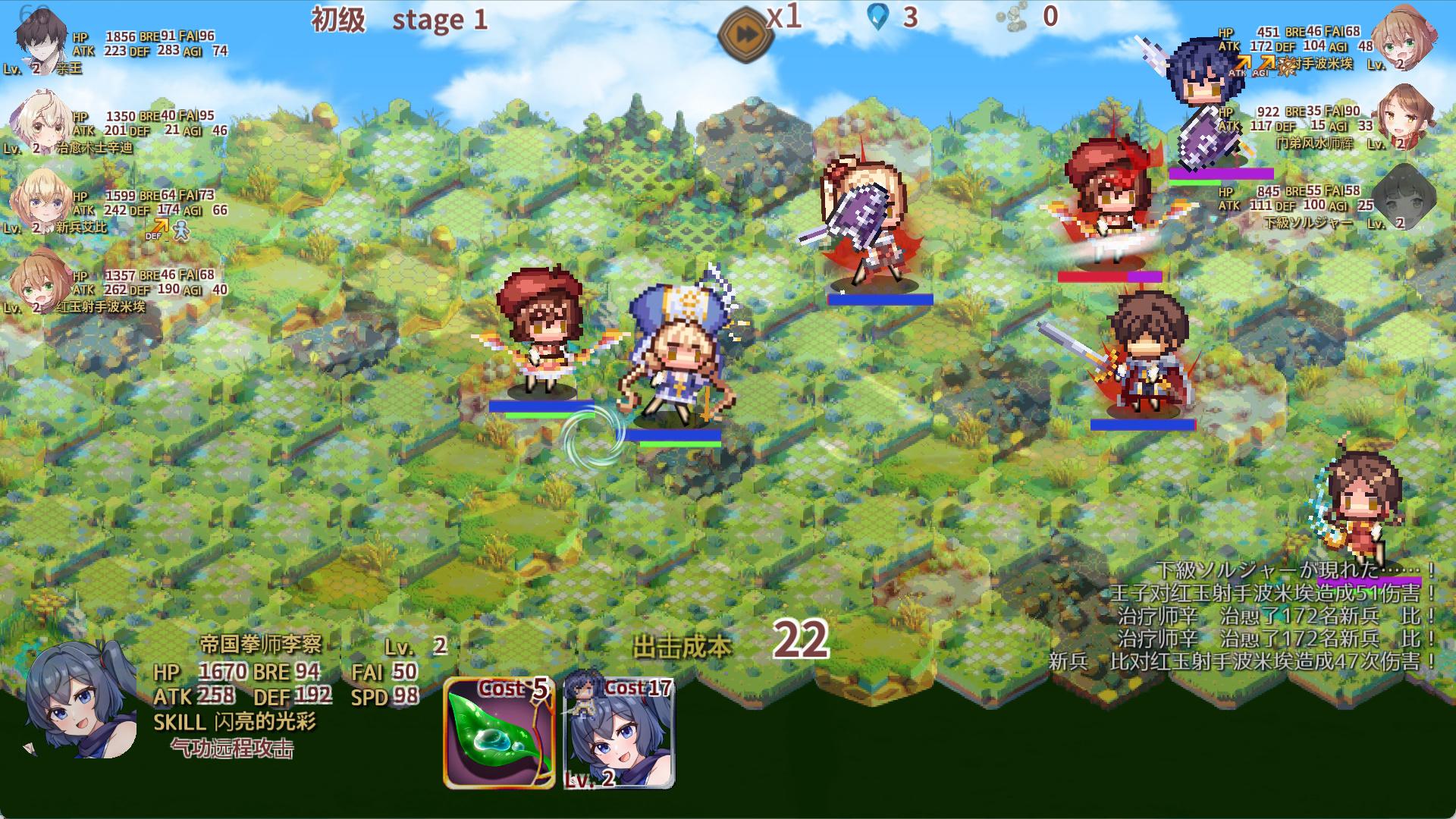Viewport: 1456px width, 819px height.
Task: Toggle the fast-forward speed button
Action: click(745, 34)
